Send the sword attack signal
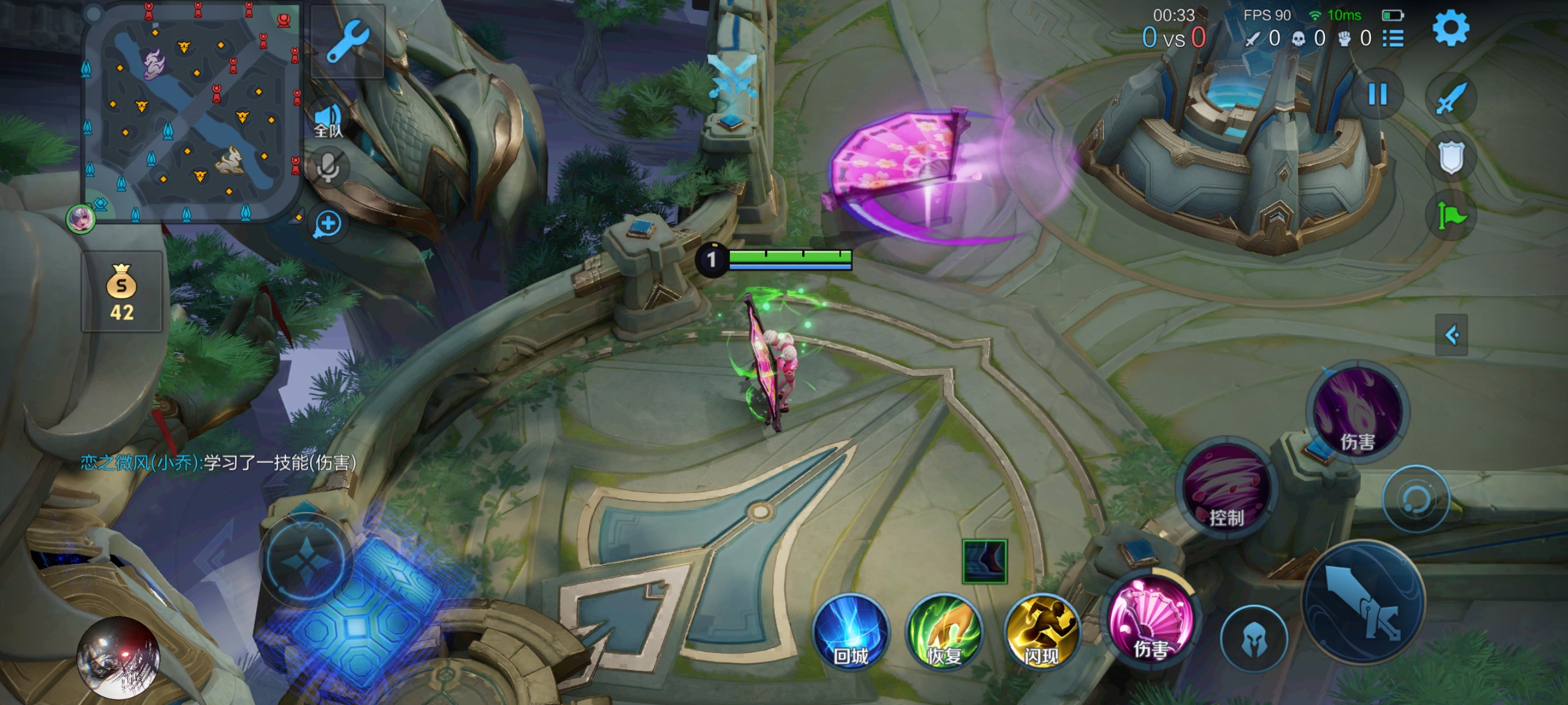Viewport: 1568px width, 705px height. pos(1450,99)
